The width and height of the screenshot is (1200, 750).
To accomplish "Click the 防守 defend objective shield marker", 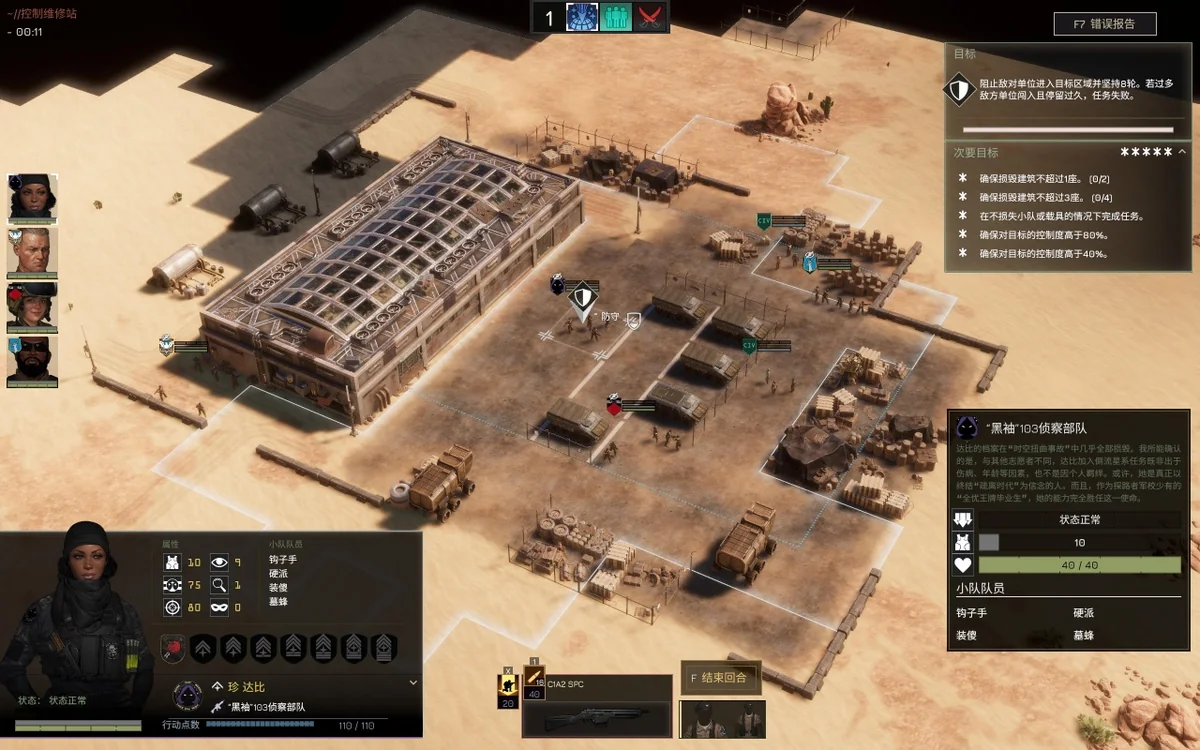I will click(x=583, y=297).
